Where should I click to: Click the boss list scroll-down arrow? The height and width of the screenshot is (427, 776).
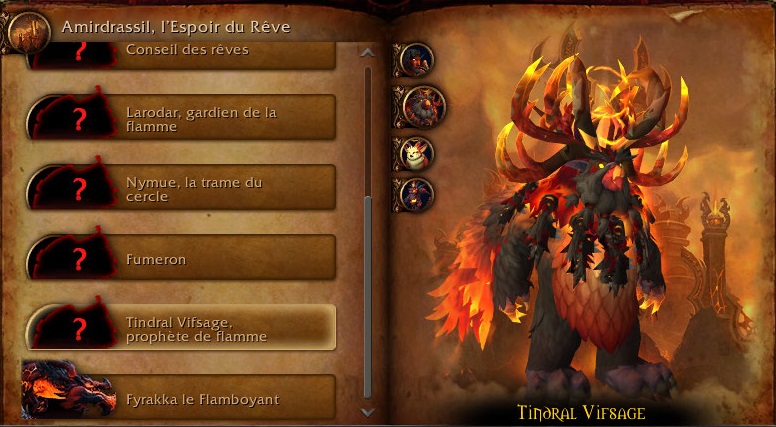367,410
